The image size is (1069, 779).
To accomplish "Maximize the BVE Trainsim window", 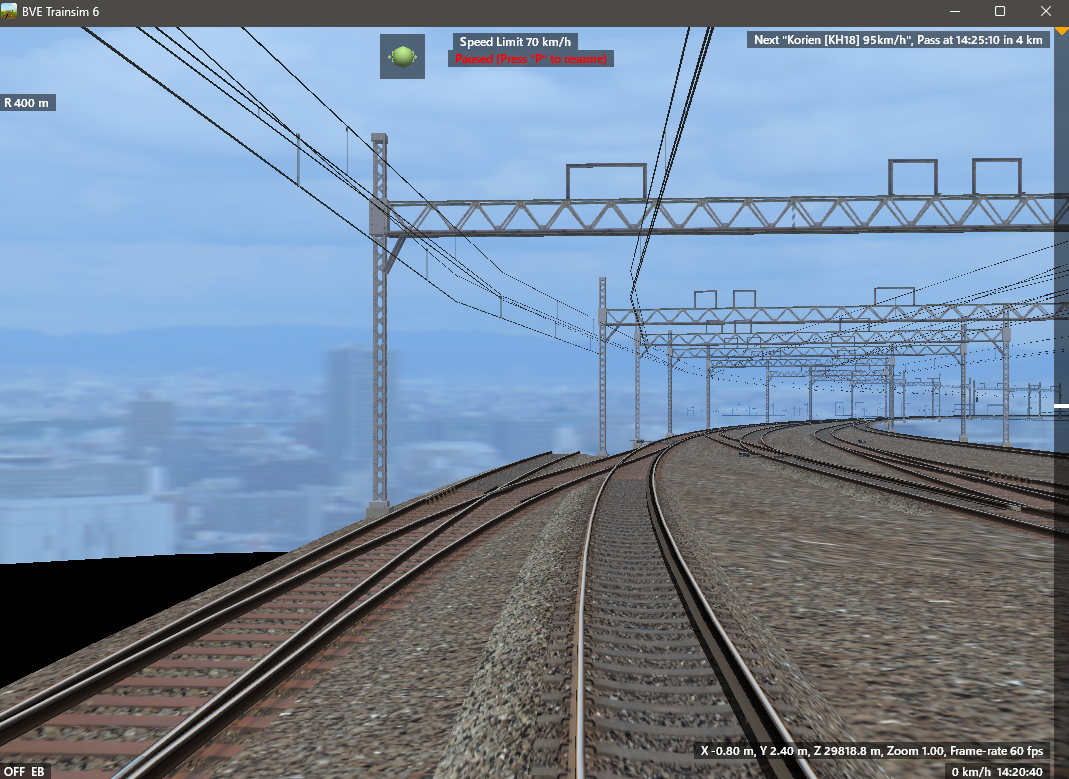I will pos(1000,11).
